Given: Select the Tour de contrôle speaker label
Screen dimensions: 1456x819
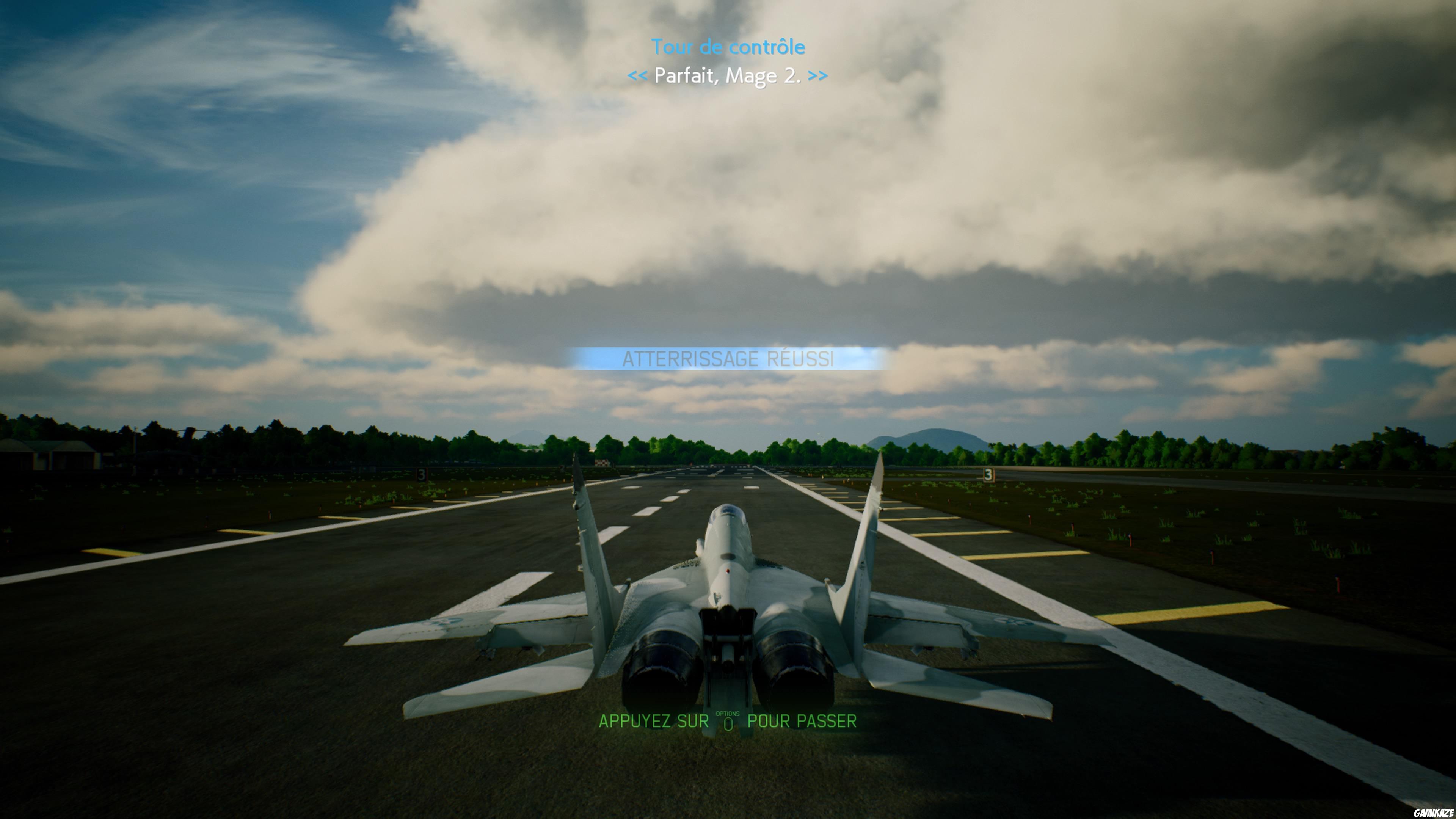Looking at the screenshot, I should pos(728,47).
